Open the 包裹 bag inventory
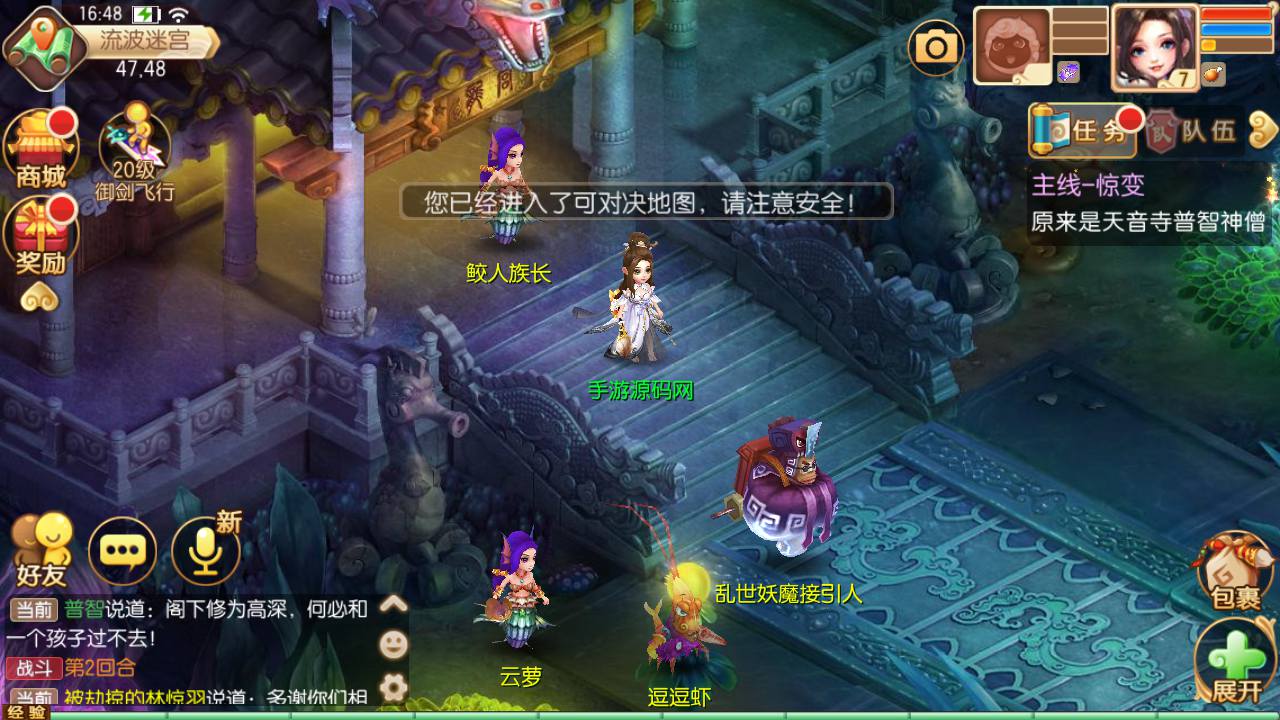 [x=1235, y=572]
